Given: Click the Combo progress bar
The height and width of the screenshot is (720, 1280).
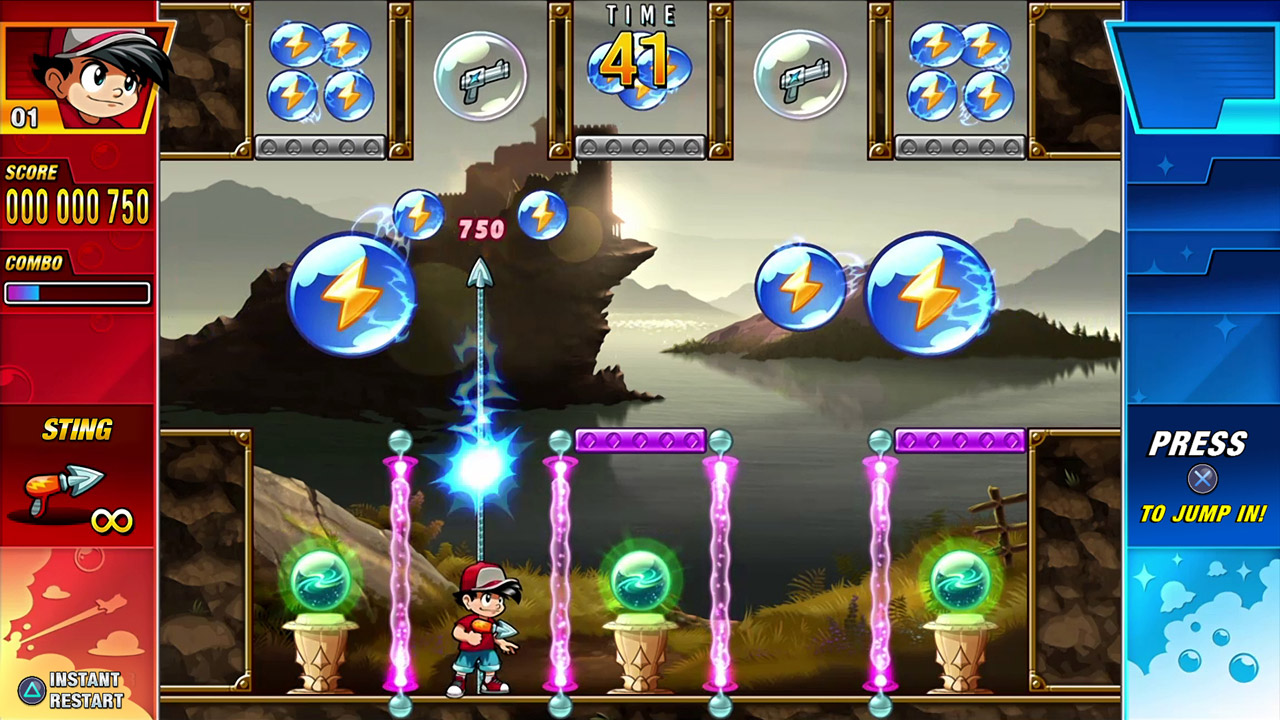Looking at the screenshot, I should (x=76, y=294).
